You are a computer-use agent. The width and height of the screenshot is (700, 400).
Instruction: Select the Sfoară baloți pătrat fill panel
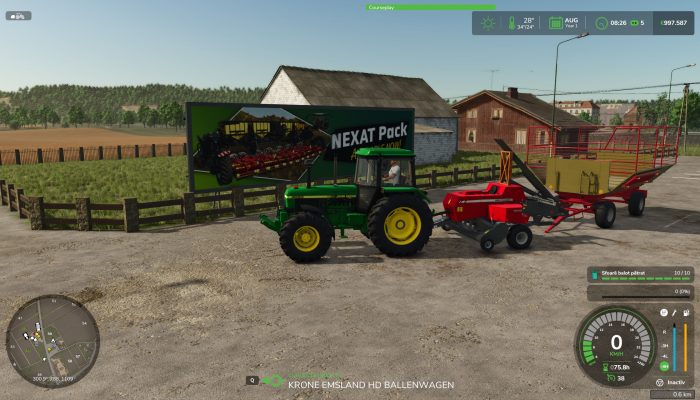[638, 271]
